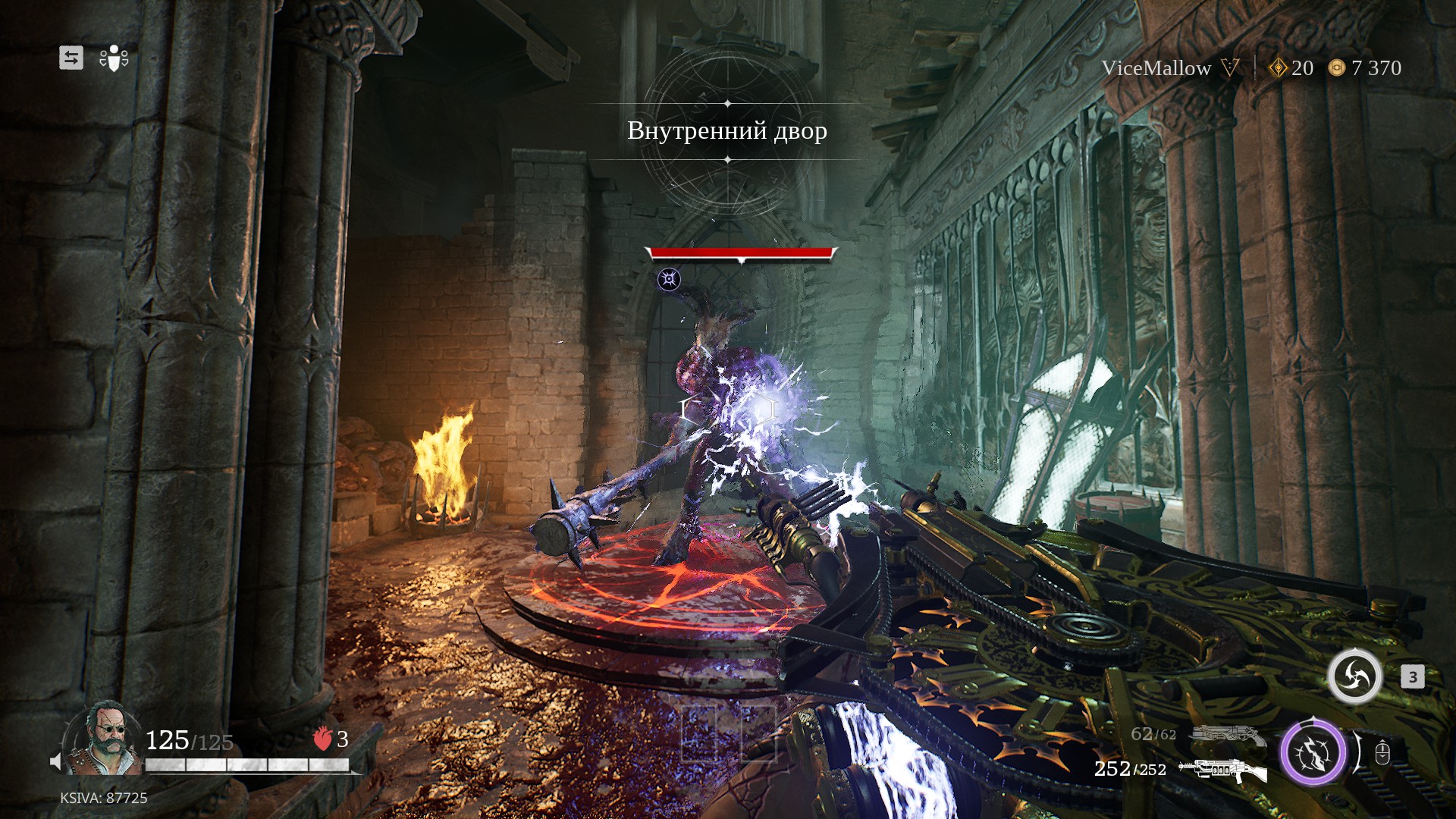
Task: Switch to the revolver weapon
Action: [1227, 734]
